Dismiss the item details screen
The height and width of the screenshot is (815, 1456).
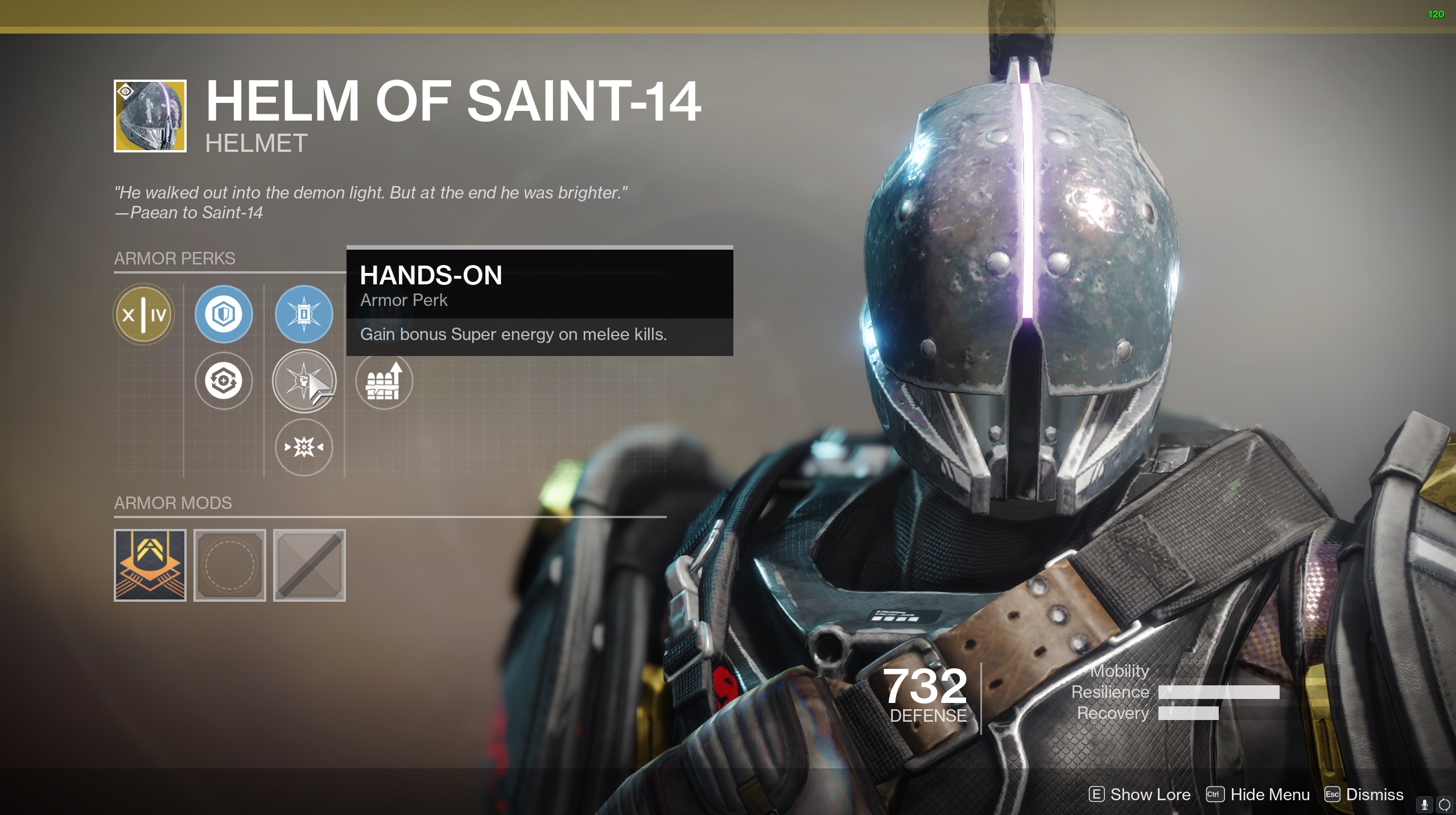1364,795
